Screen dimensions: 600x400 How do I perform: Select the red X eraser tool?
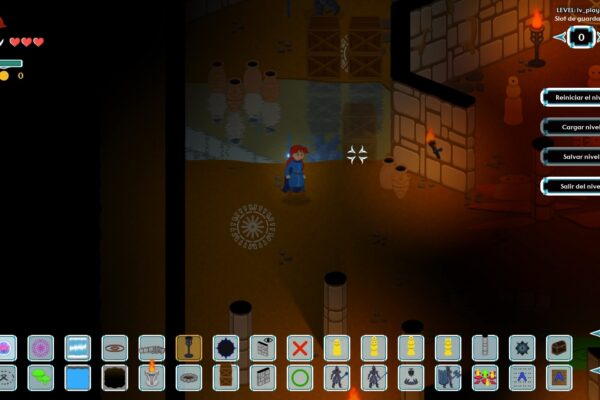(299, 347)
